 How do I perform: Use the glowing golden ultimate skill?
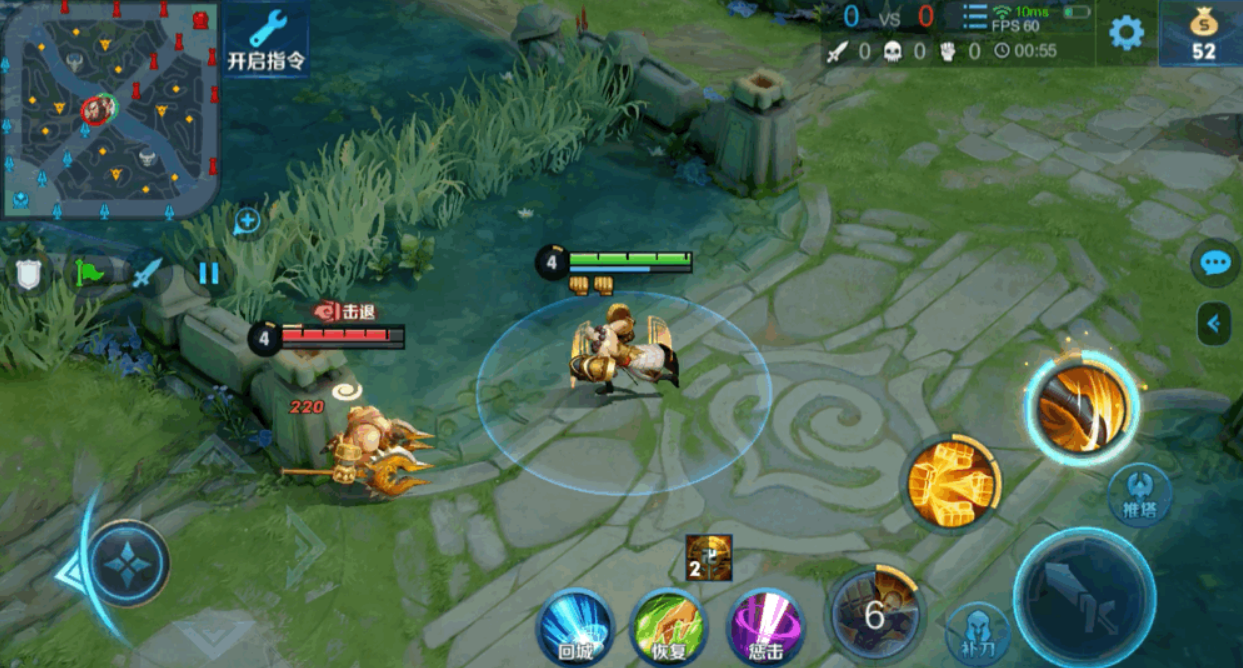click(1082, 406)
